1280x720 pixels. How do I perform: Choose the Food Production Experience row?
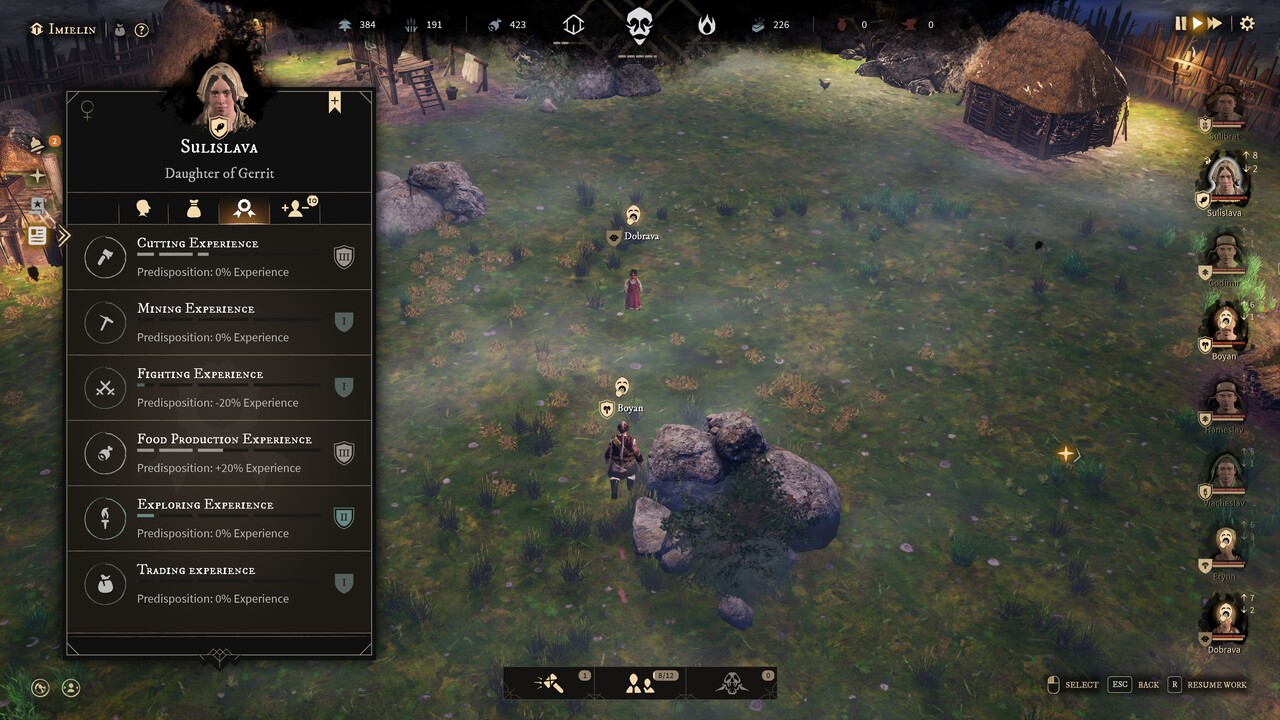[219, 453]
